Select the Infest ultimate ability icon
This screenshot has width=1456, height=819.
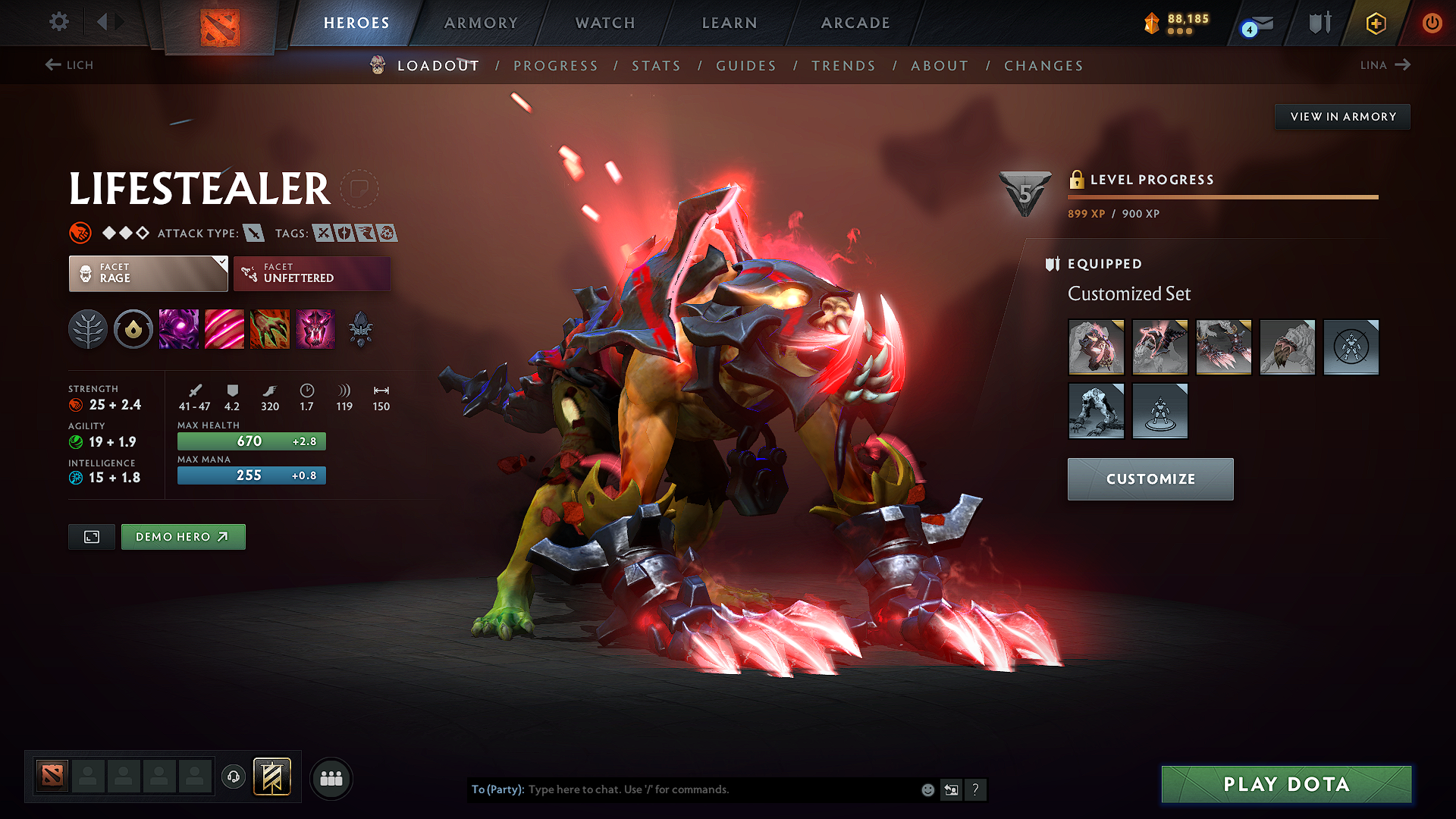pos(315,329)
